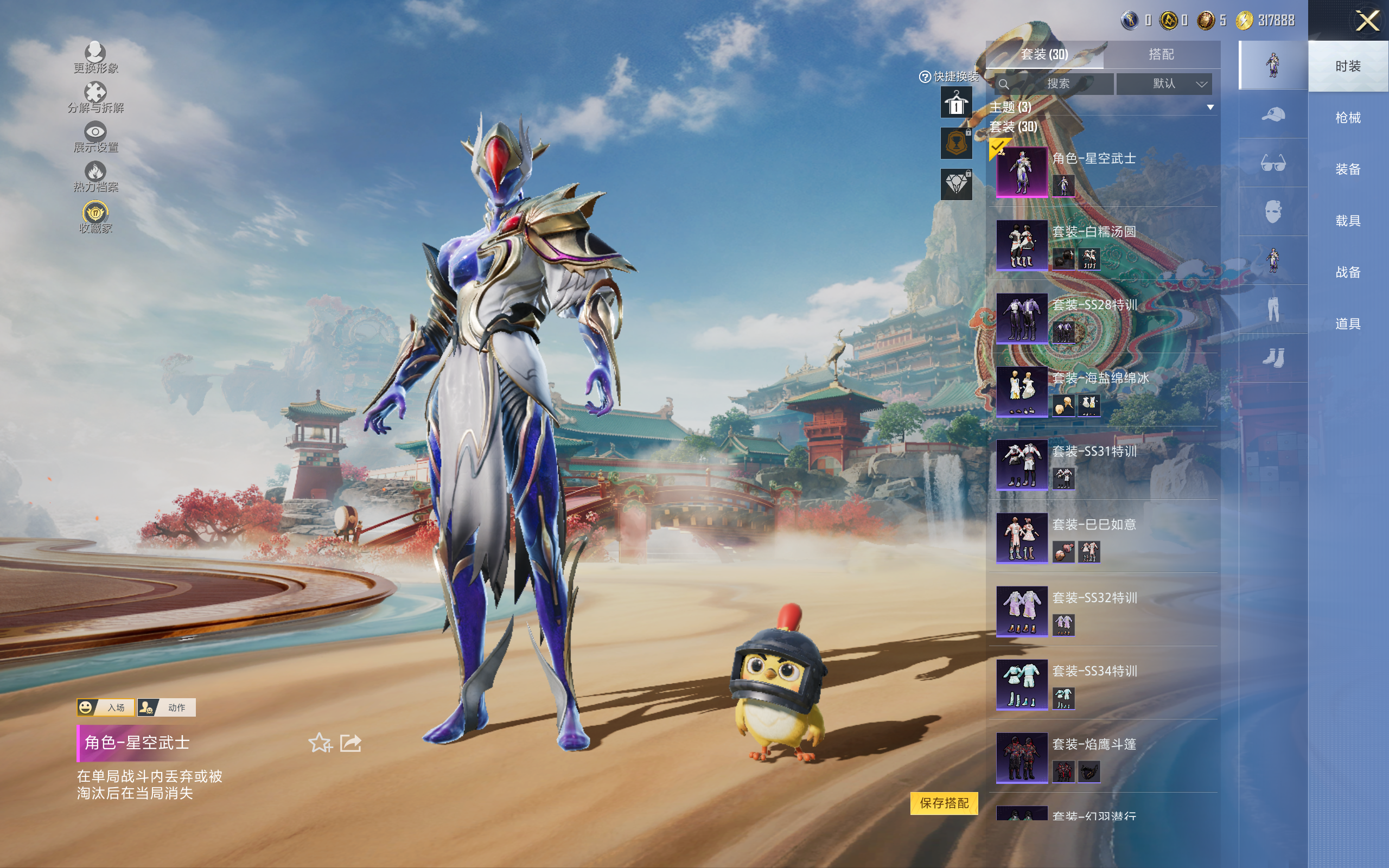Image resolution: width=1389 pixels, height=868 pixels.
Task: Open 更换形象 to change appearance
Action: point(95,59)
